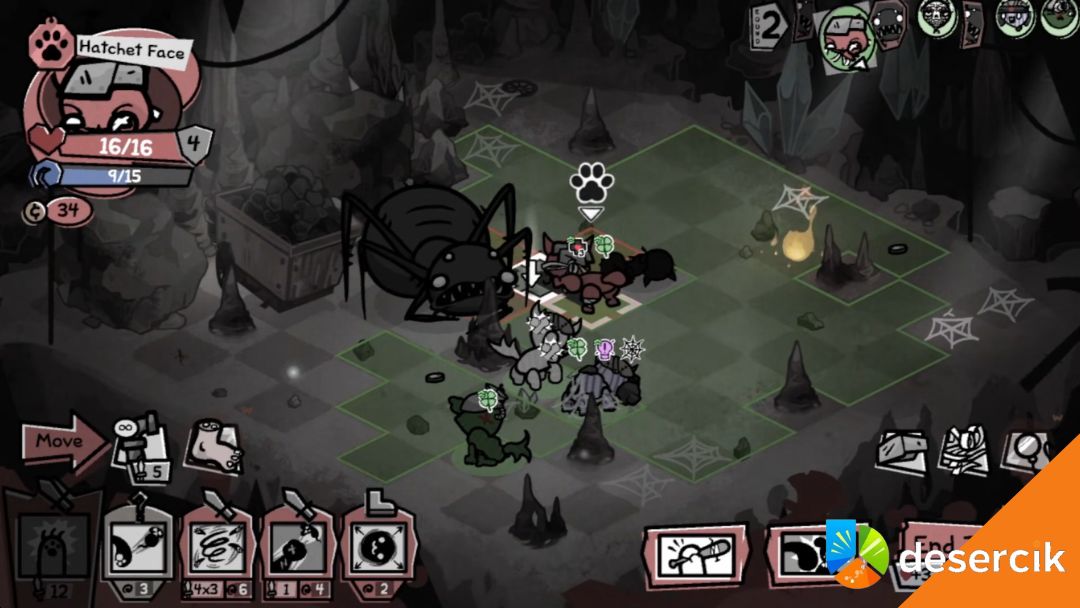Use the severed foot item icon
1080x608 pixels.
(213, 447)
